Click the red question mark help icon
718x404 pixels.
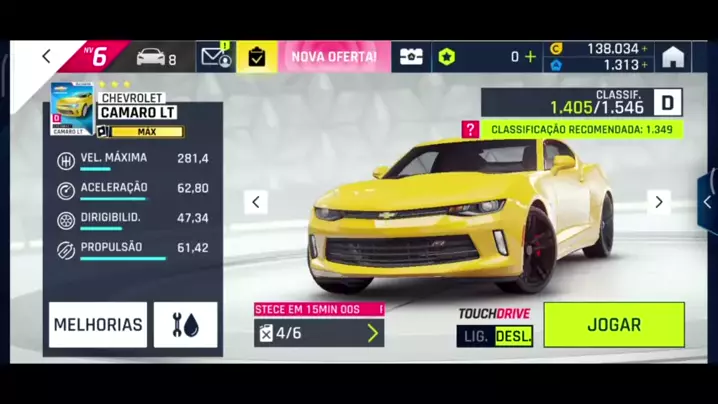click(470, 129)
